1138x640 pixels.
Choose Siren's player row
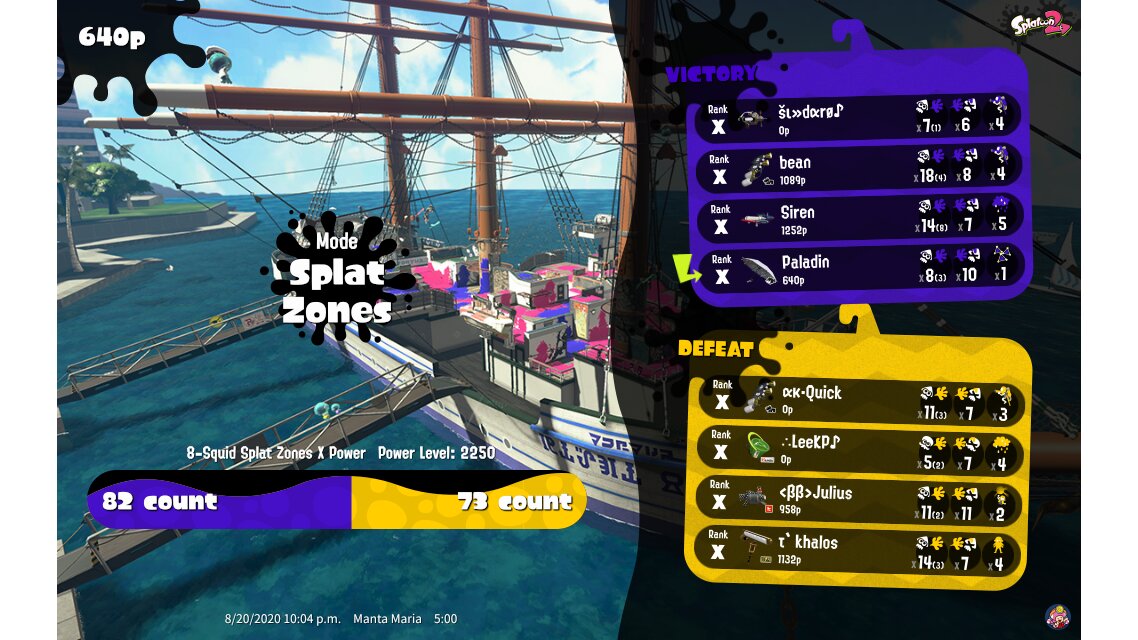coord(858,218)
